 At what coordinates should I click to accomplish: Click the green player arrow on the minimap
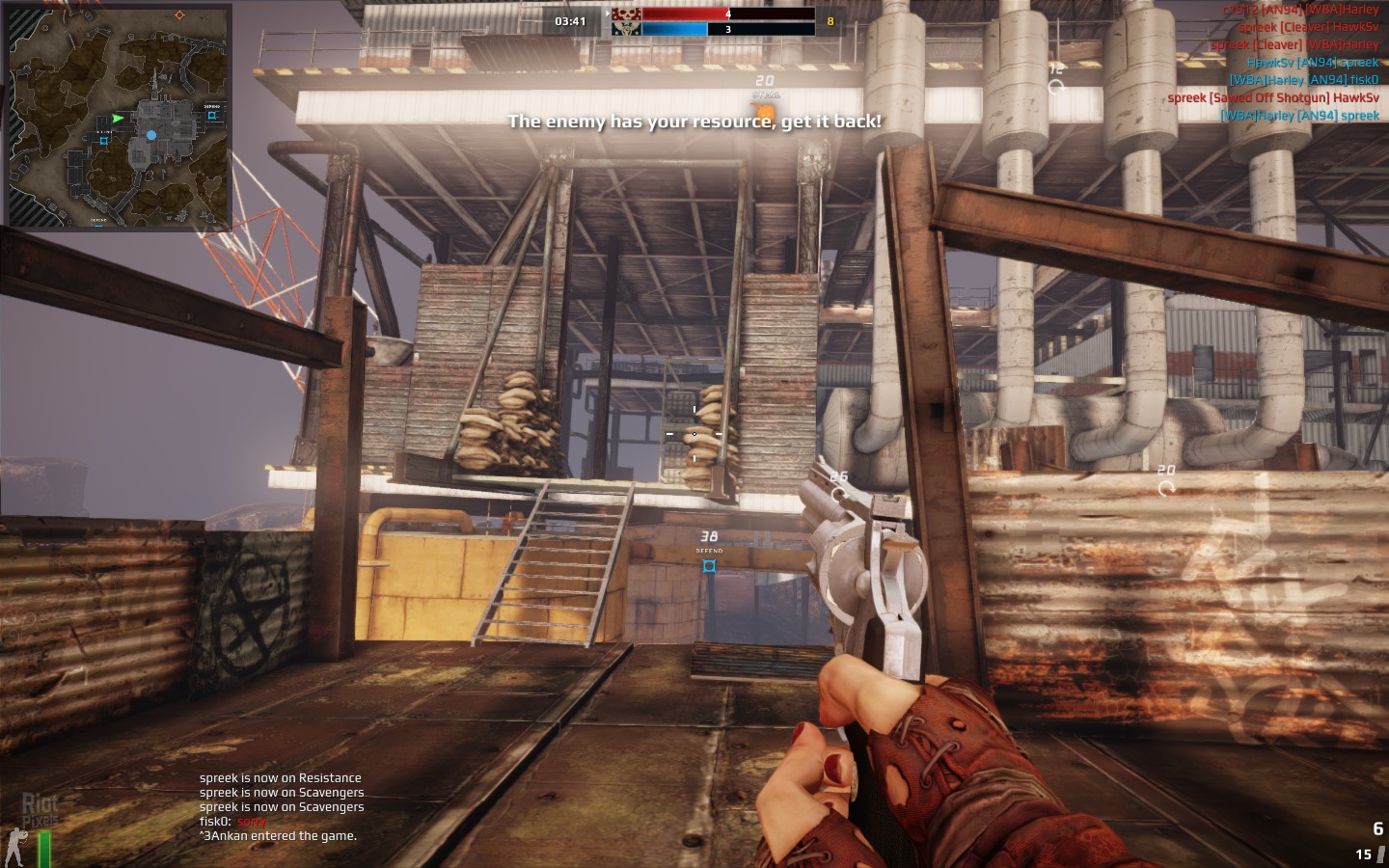(119, 119)
